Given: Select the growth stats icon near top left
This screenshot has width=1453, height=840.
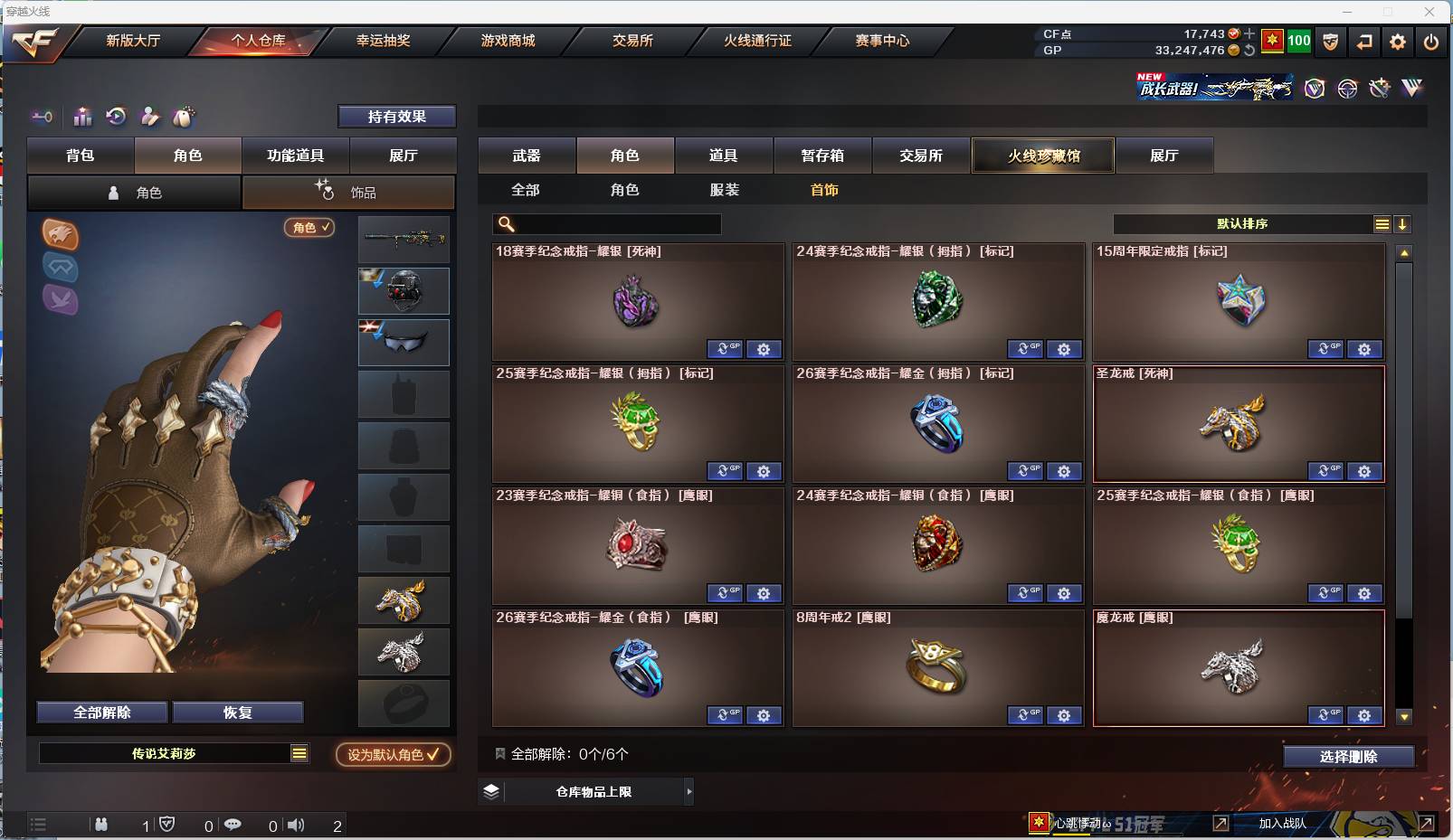Looking at the screenshot, I should [82, 117].
